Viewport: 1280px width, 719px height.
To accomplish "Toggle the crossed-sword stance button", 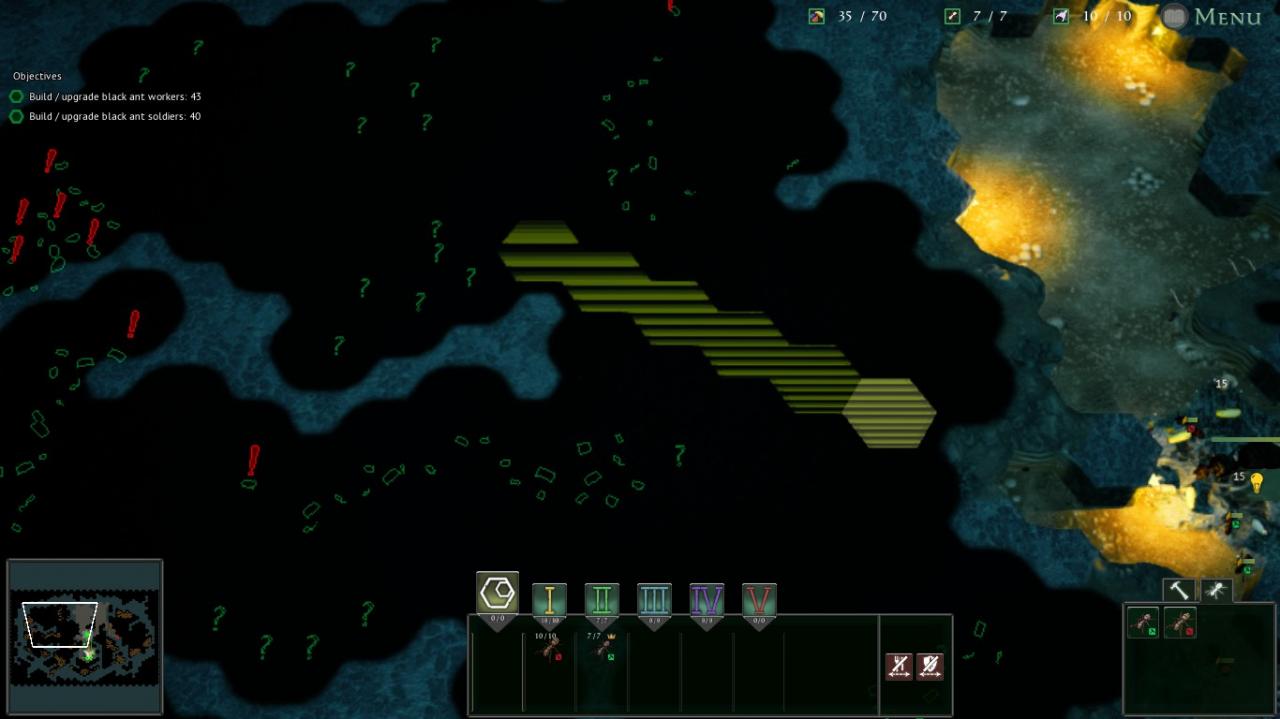I will point(899,666).
